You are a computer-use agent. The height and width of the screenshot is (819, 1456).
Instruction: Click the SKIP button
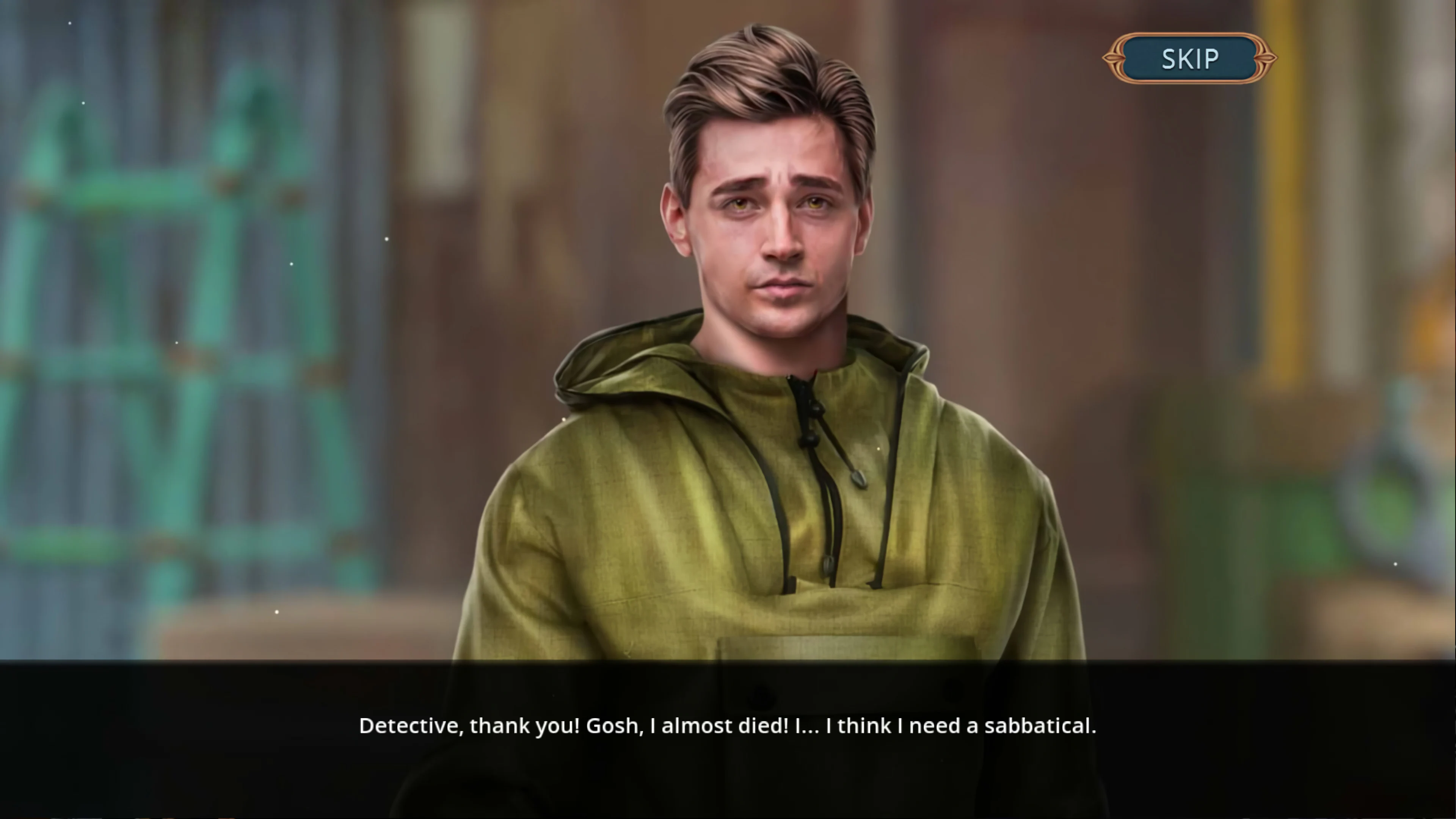[1190, 59]
